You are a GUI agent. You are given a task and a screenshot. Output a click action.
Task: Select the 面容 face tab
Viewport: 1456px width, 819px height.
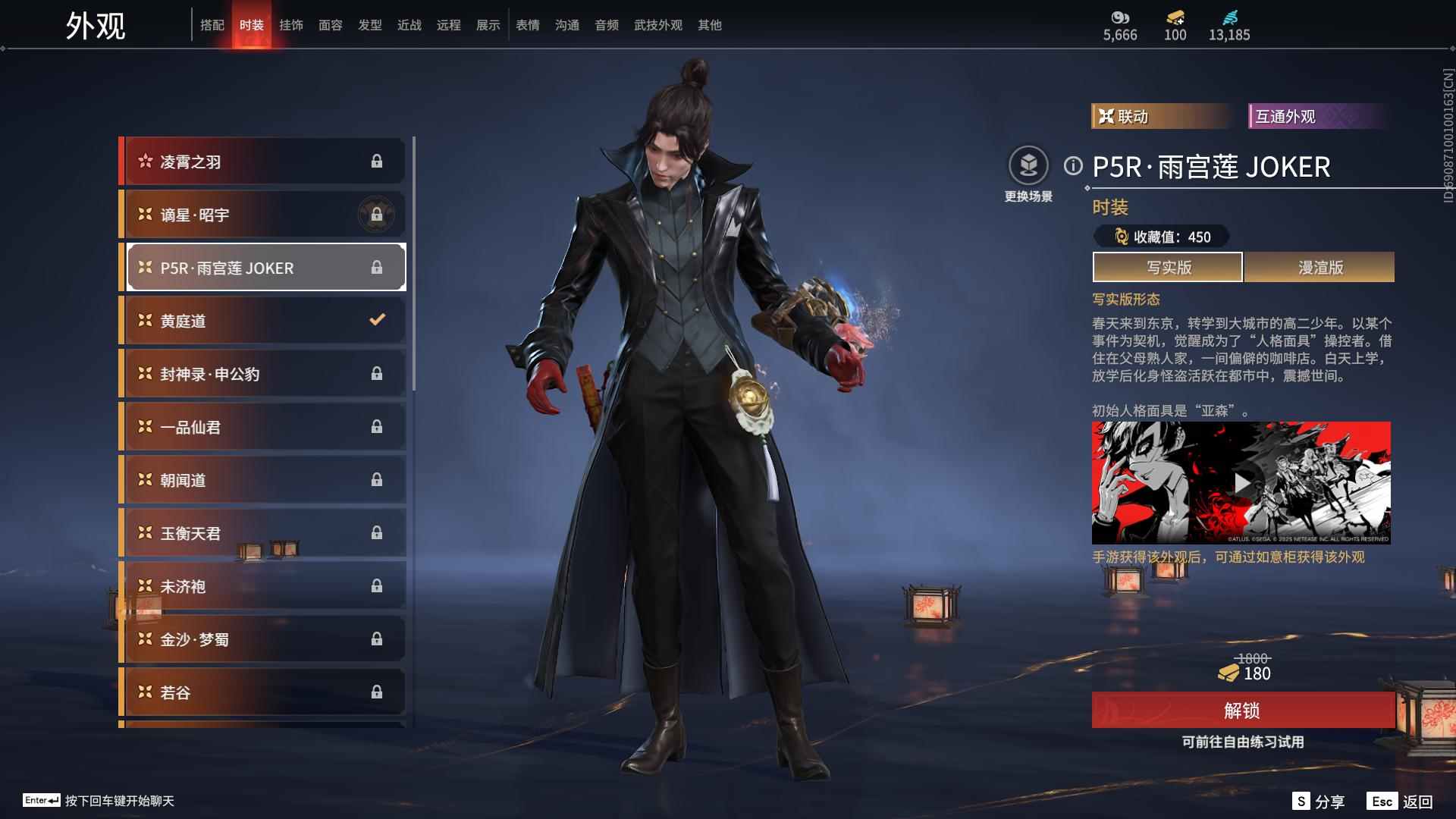click(x=331, y=25)
